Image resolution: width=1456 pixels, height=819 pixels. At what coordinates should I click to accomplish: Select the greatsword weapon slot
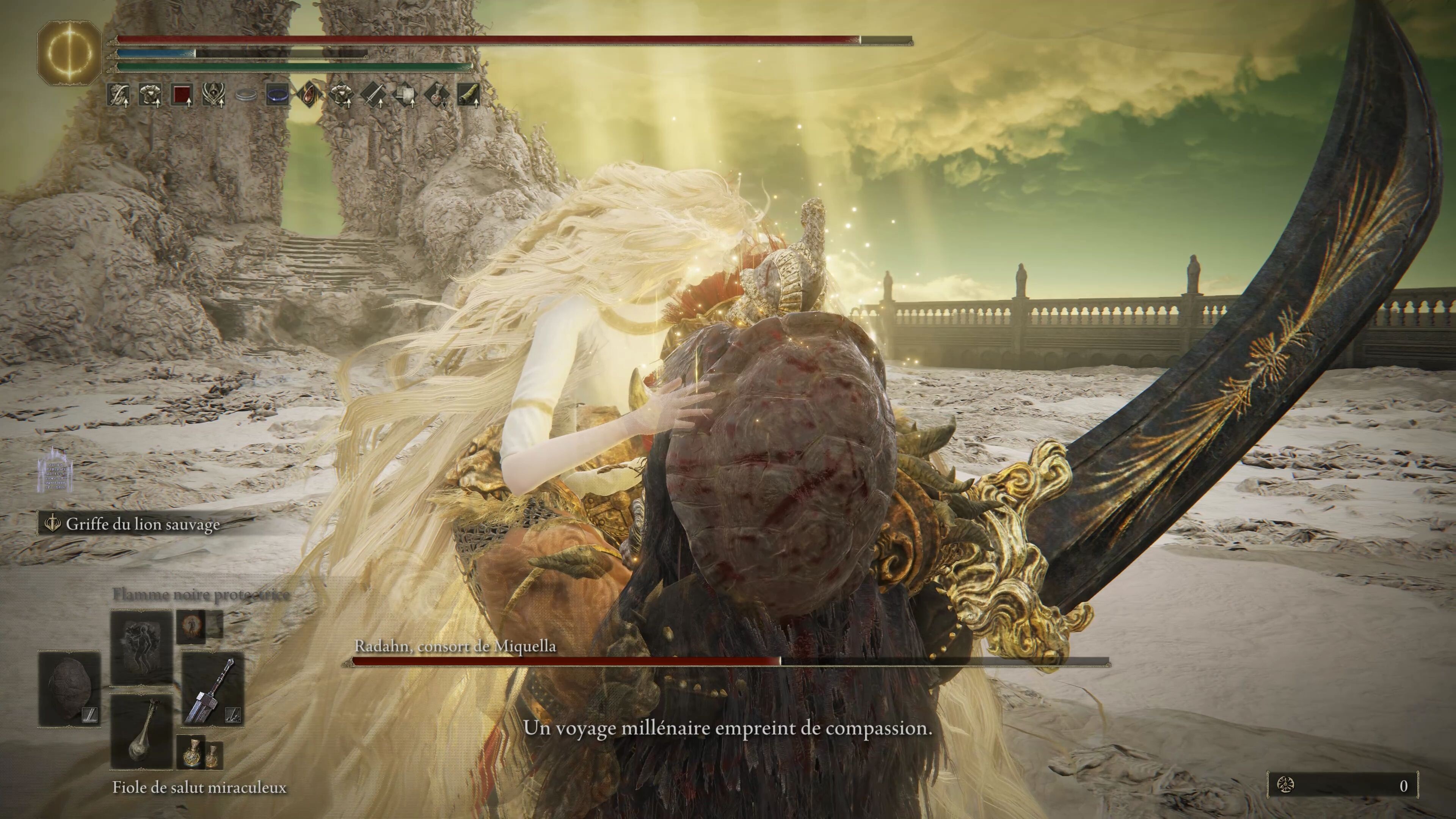(x=213, y=689)
